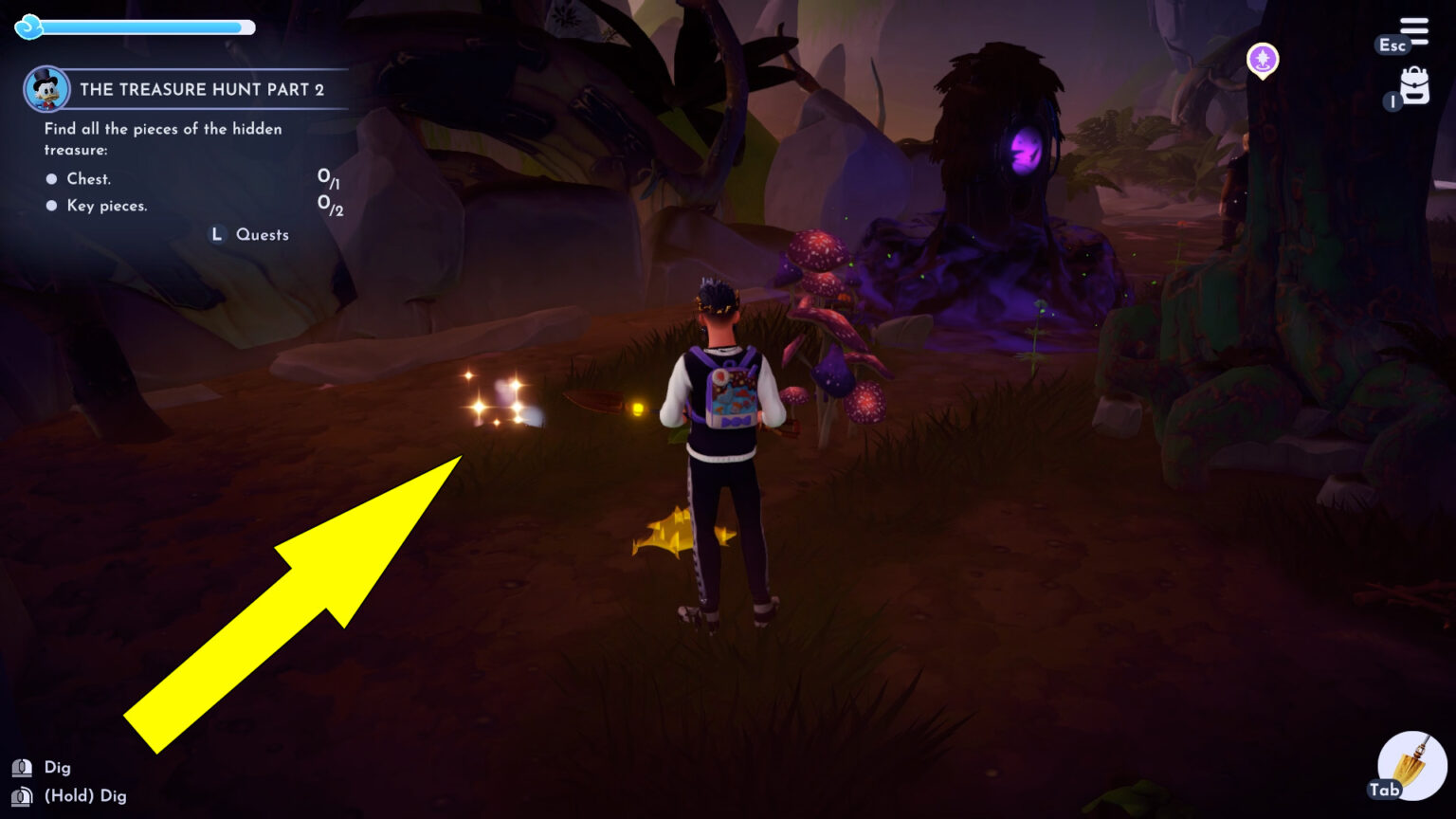The image size is (1456, 819).
Task: Select The Treasure Hunt Part 2 quest tracker
Action: click(x=201, y=90)
